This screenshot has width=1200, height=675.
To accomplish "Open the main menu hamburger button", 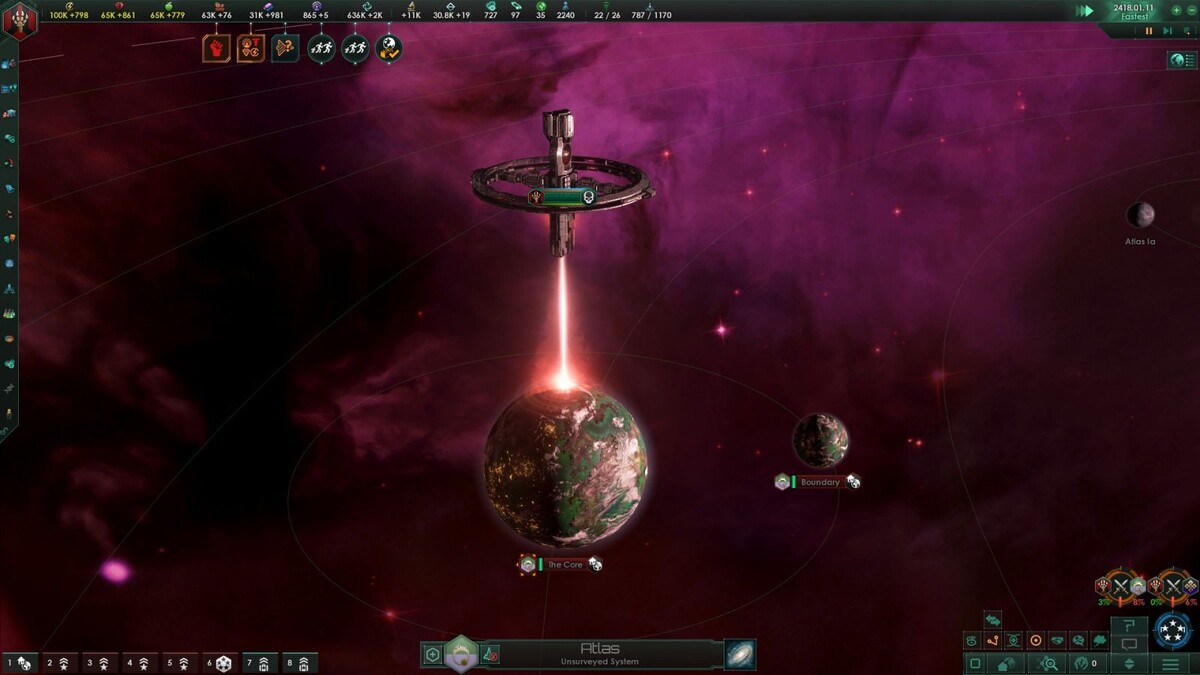I will [1170, 663].
